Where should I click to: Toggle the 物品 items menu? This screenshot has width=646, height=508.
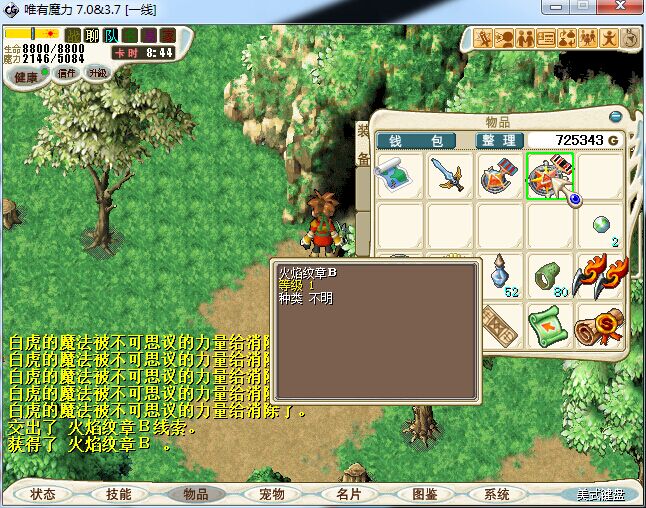tap(195, 494)
